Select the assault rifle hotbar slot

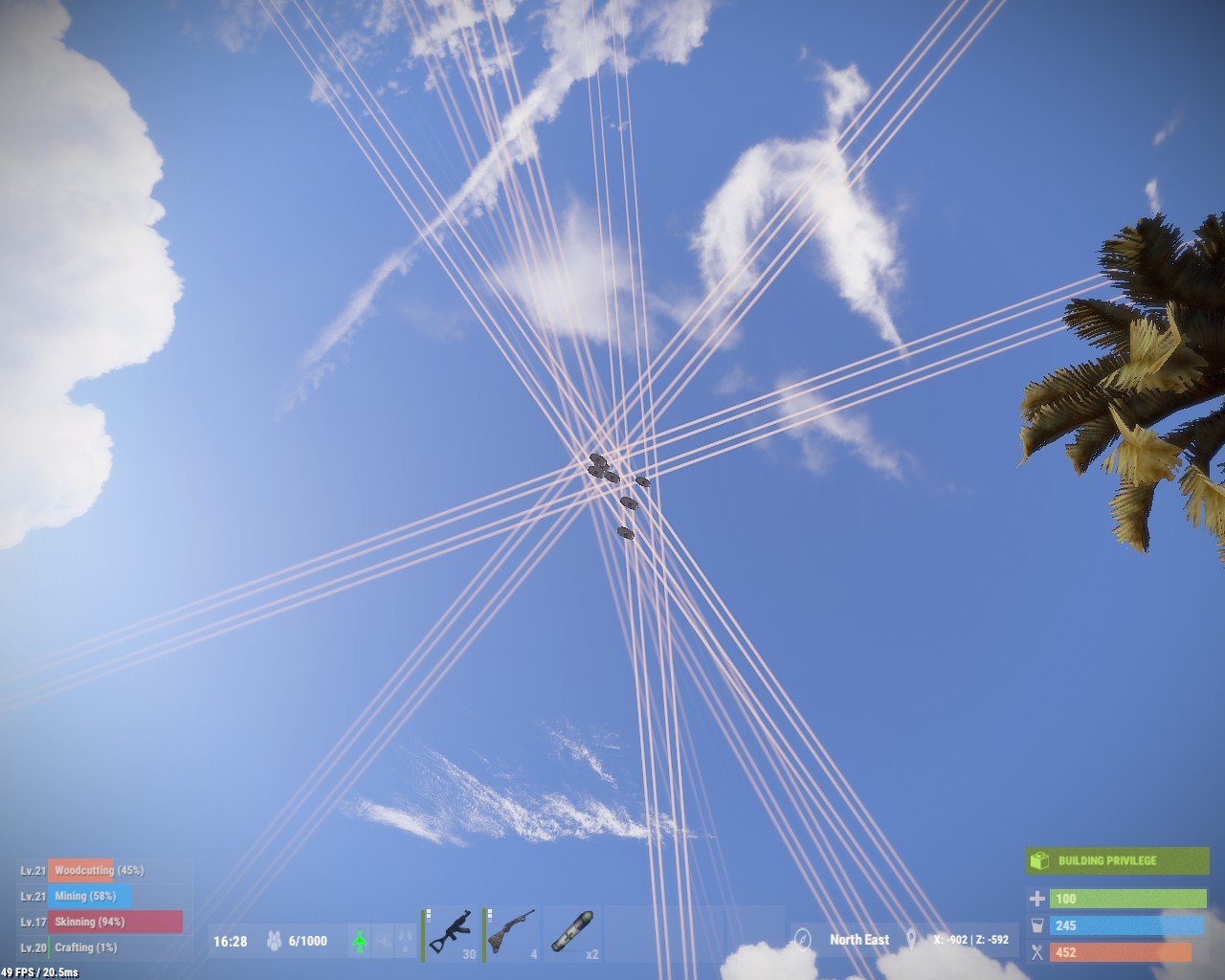[x=451, y=933]
